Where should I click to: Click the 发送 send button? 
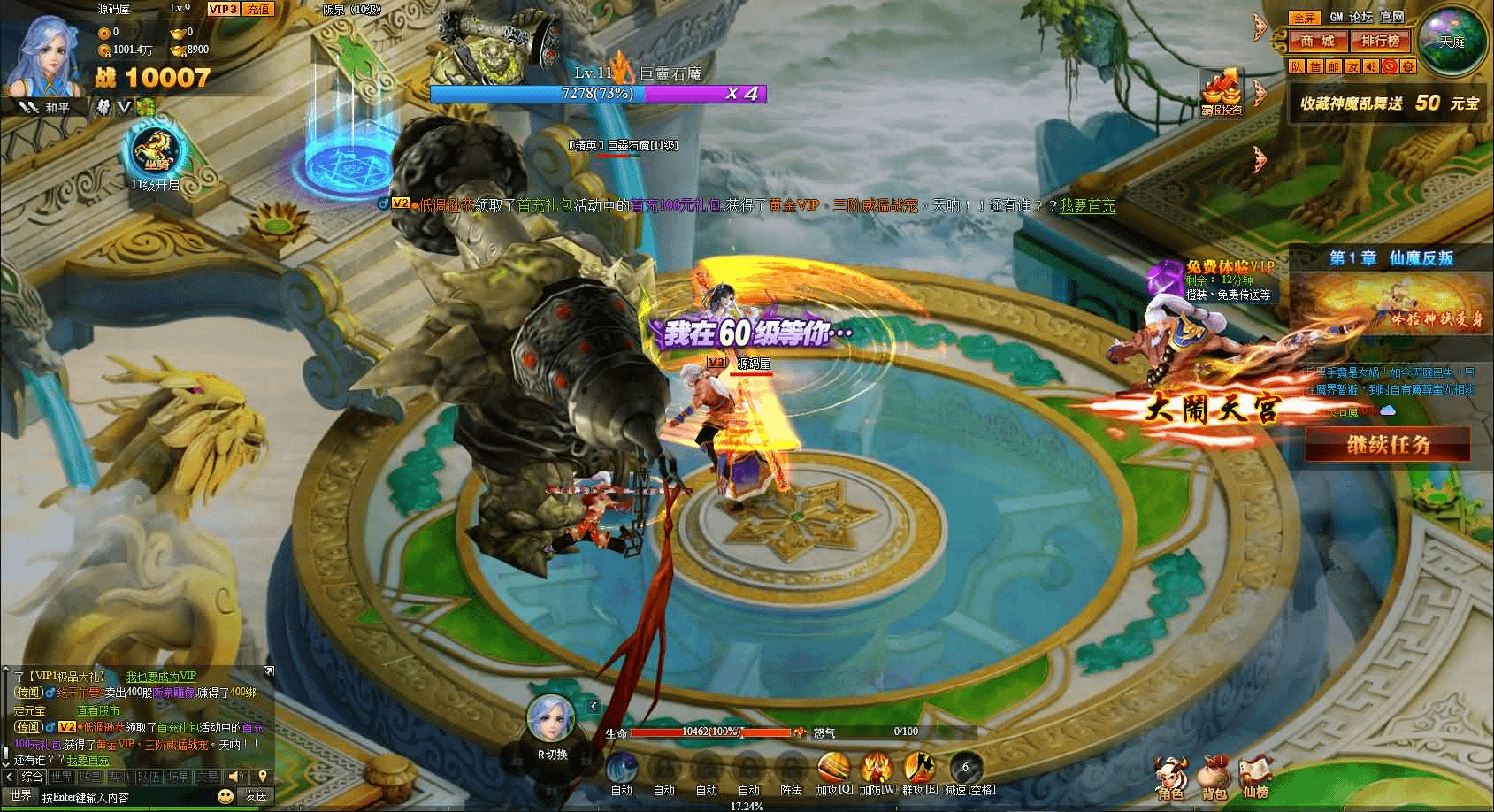[256, 796]
